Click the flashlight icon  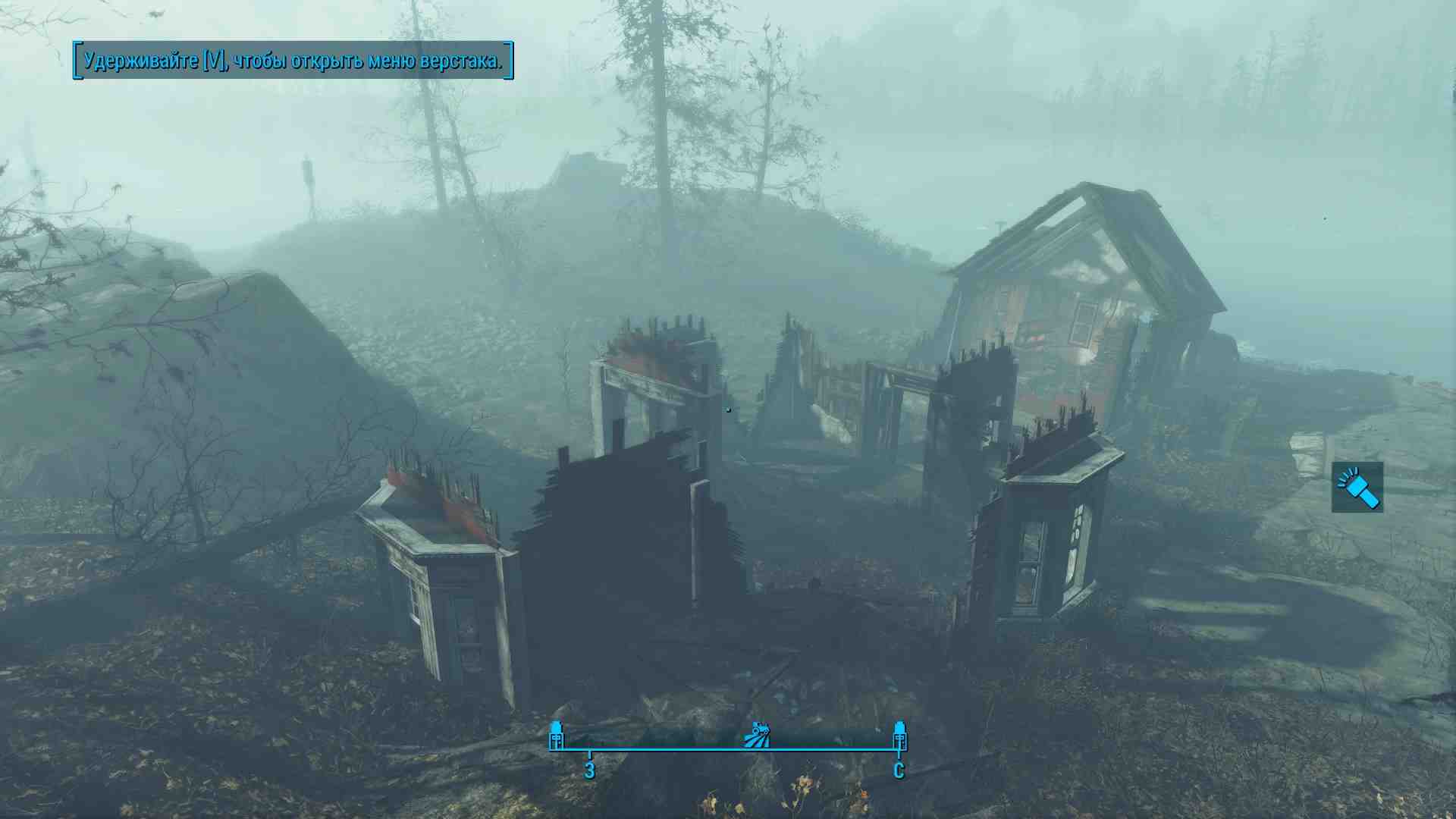1357,488
